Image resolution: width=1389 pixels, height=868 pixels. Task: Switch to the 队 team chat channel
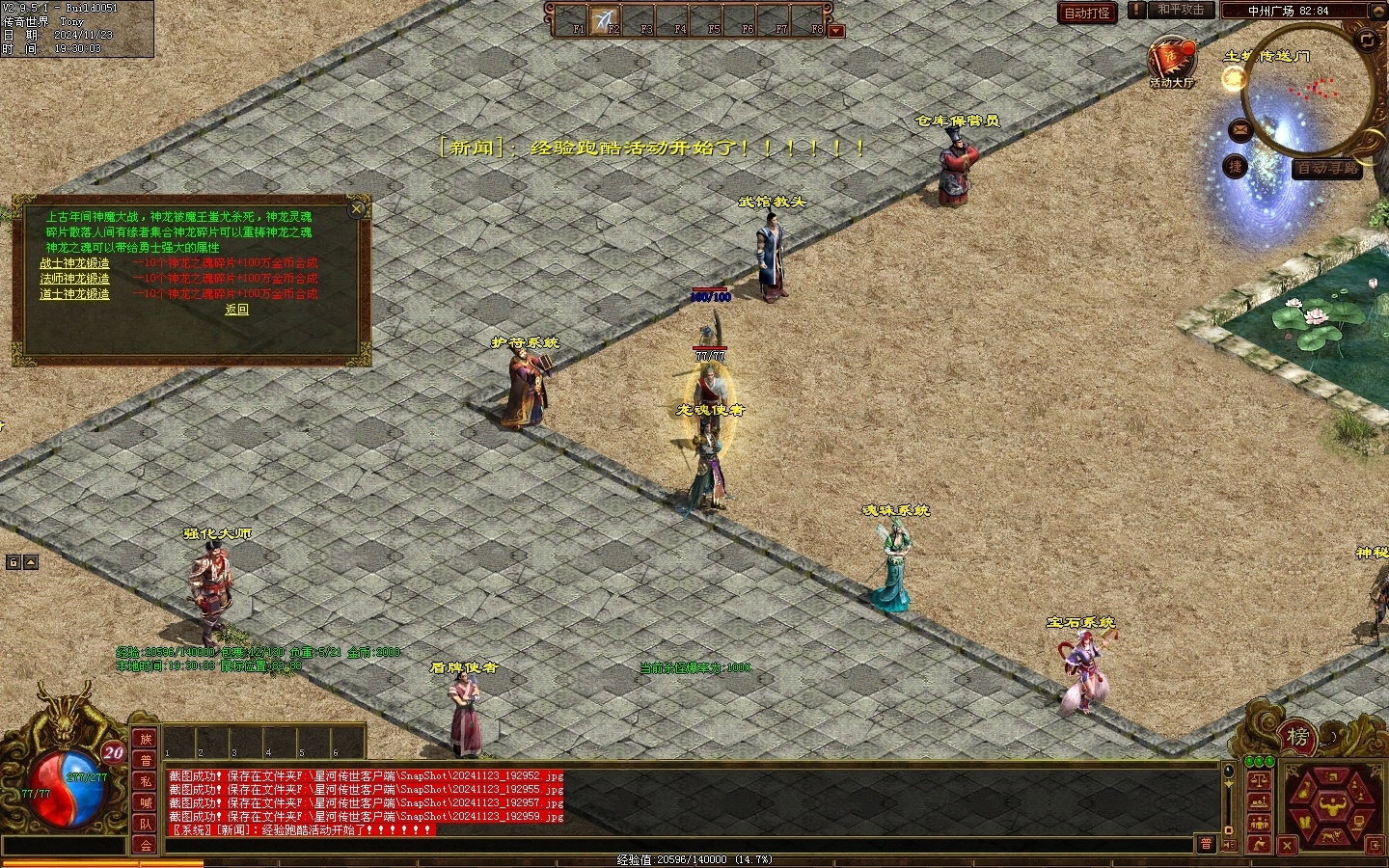point(146,824)
